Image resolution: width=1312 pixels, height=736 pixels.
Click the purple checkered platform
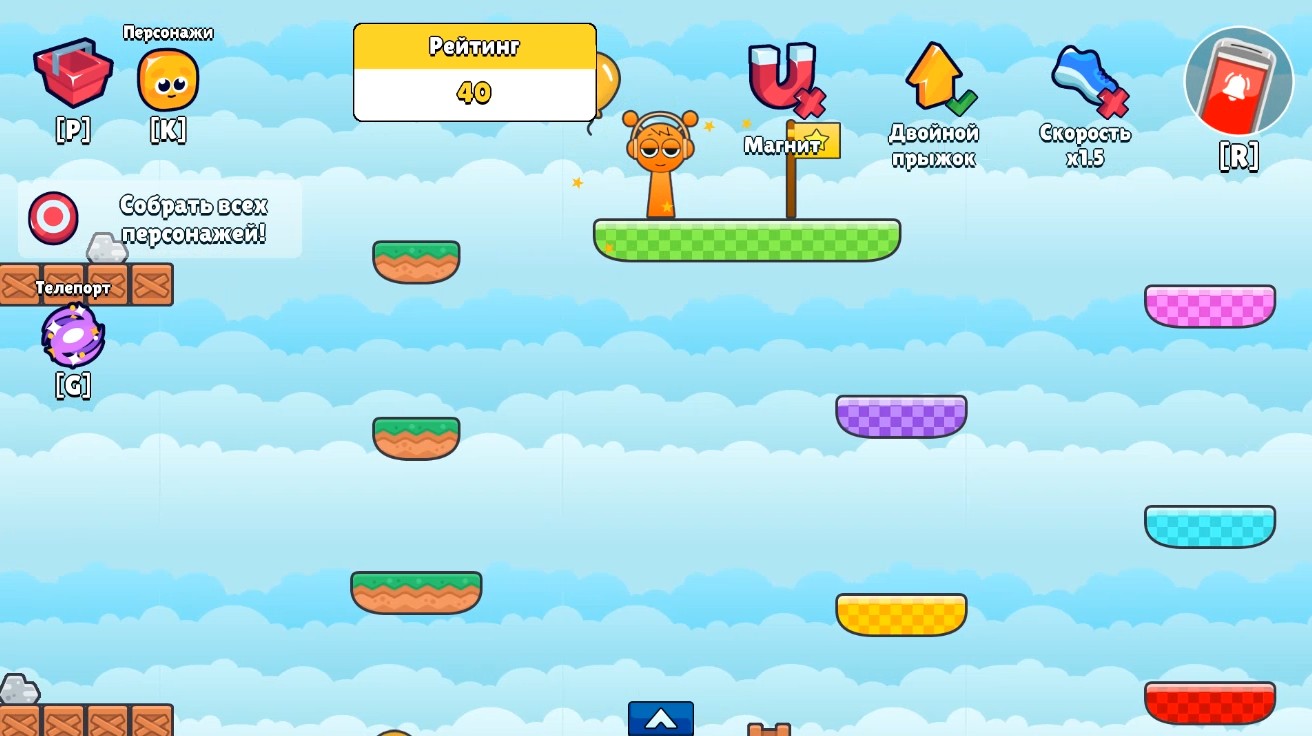(900, 416)
